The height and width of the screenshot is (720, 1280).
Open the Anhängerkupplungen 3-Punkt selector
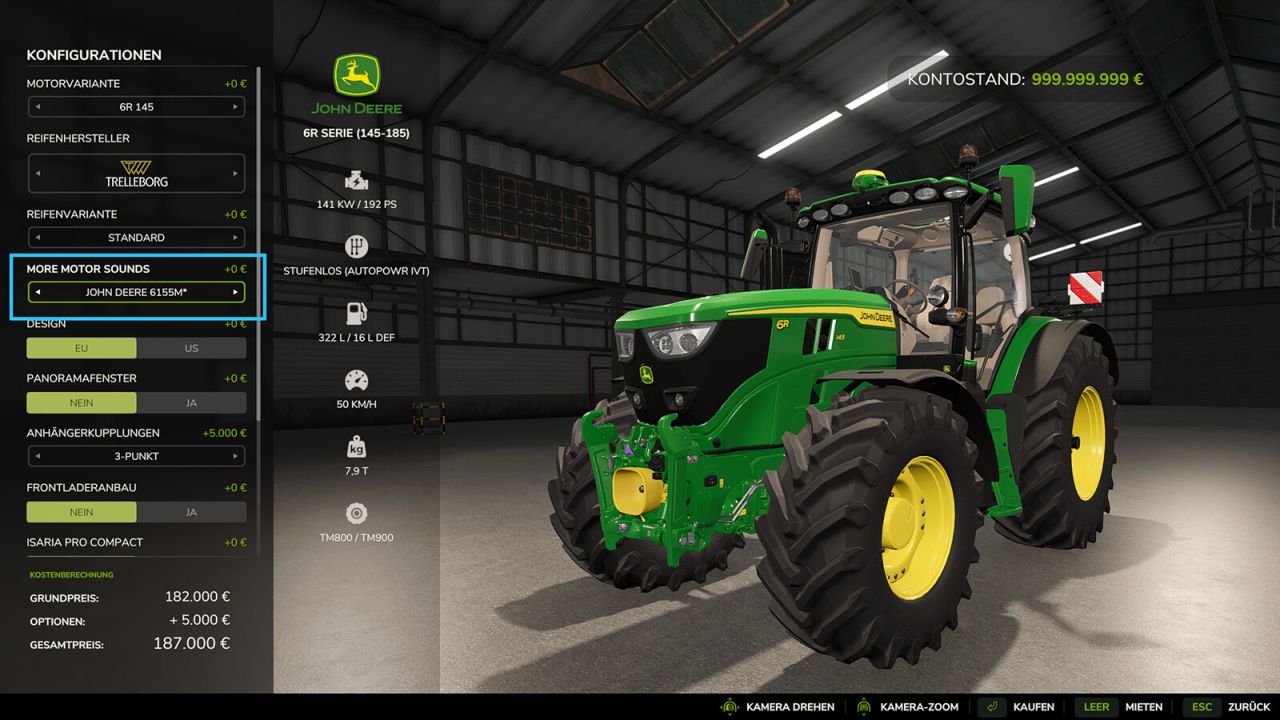(136, 456)
